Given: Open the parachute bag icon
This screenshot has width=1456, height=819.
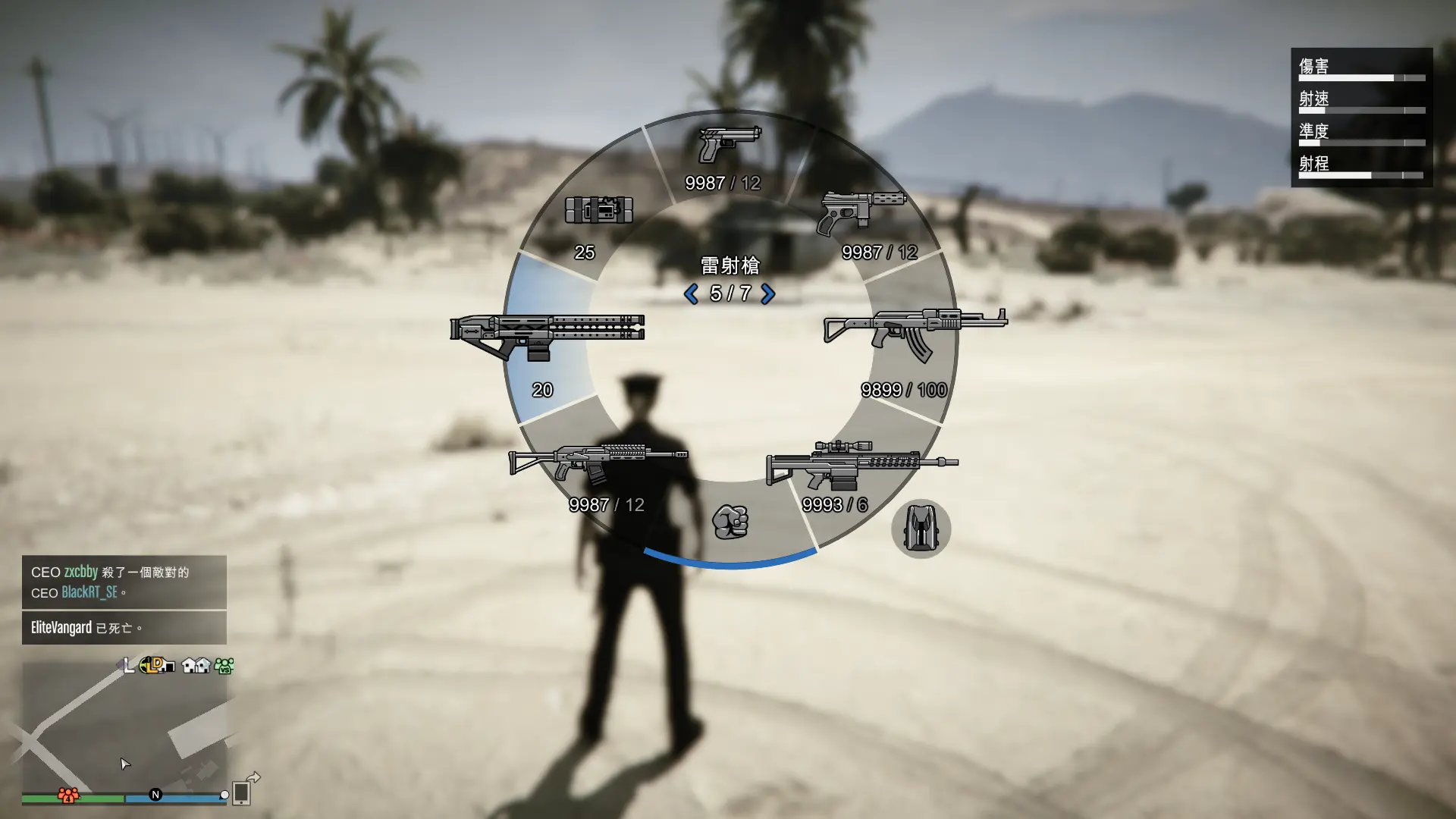Looking at the screenshot, I should click(x=921, y=529).
